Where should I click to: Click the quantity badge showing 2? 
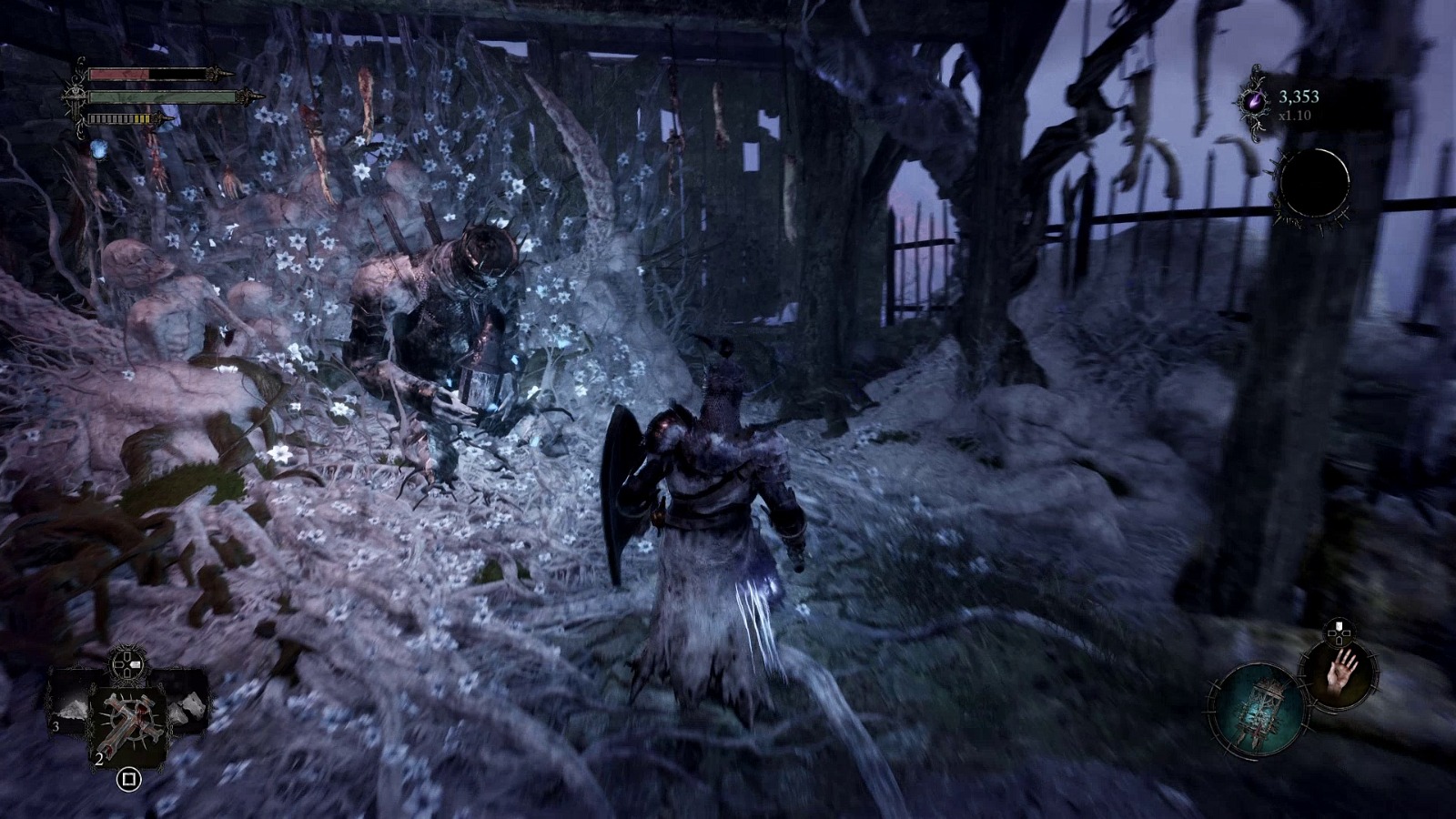pos(98,759)
